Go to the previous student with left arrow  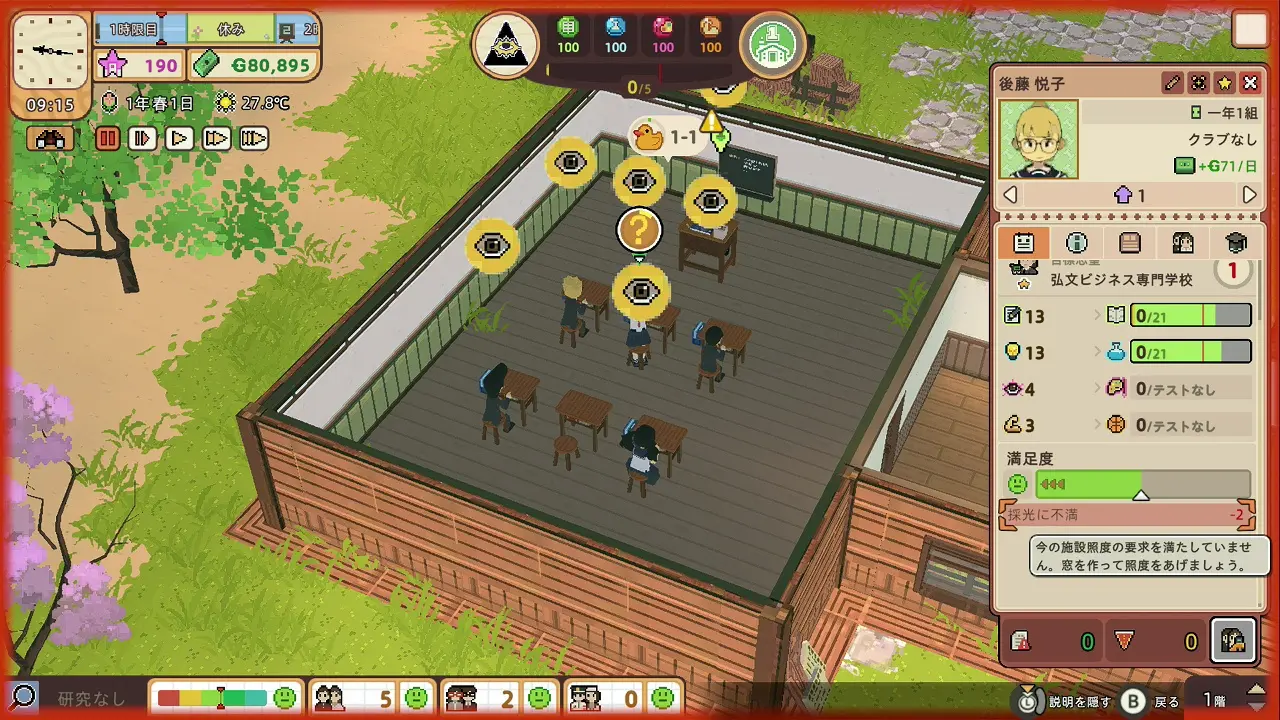[1011, 195]
